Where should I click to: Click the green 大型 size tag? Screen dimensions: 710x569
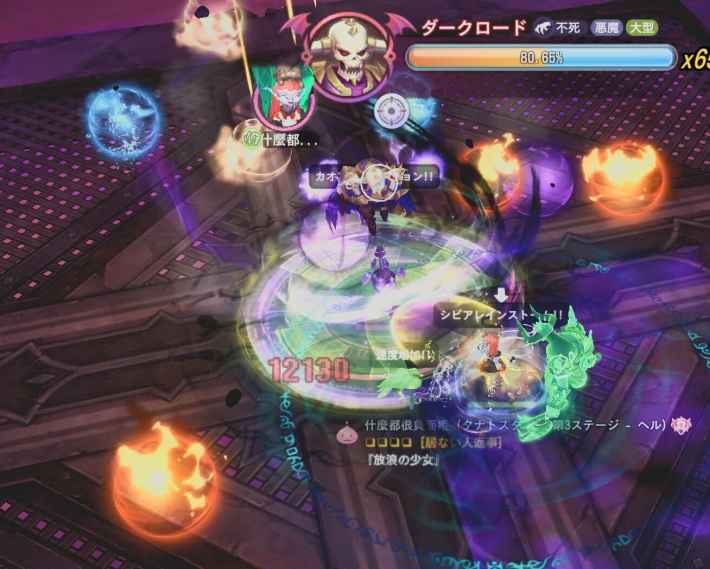click(641, 29)
